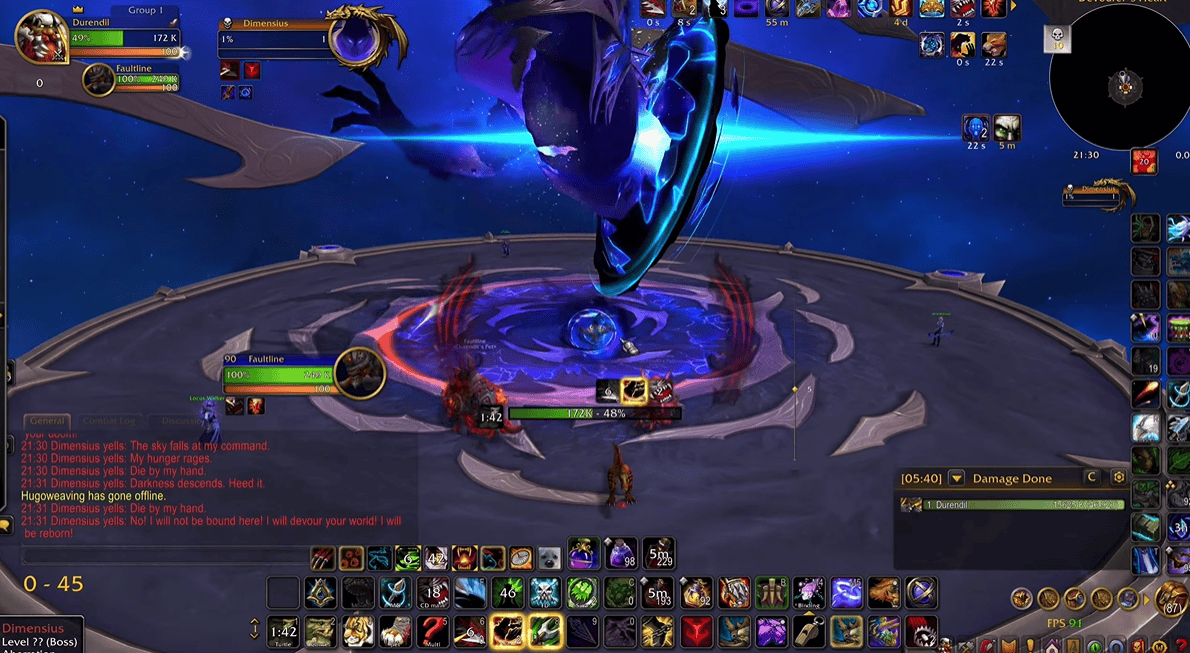Screen dimensions: 1190x653
Task: Open the Combat Log chat tab
Action: (x=109, y=421)
